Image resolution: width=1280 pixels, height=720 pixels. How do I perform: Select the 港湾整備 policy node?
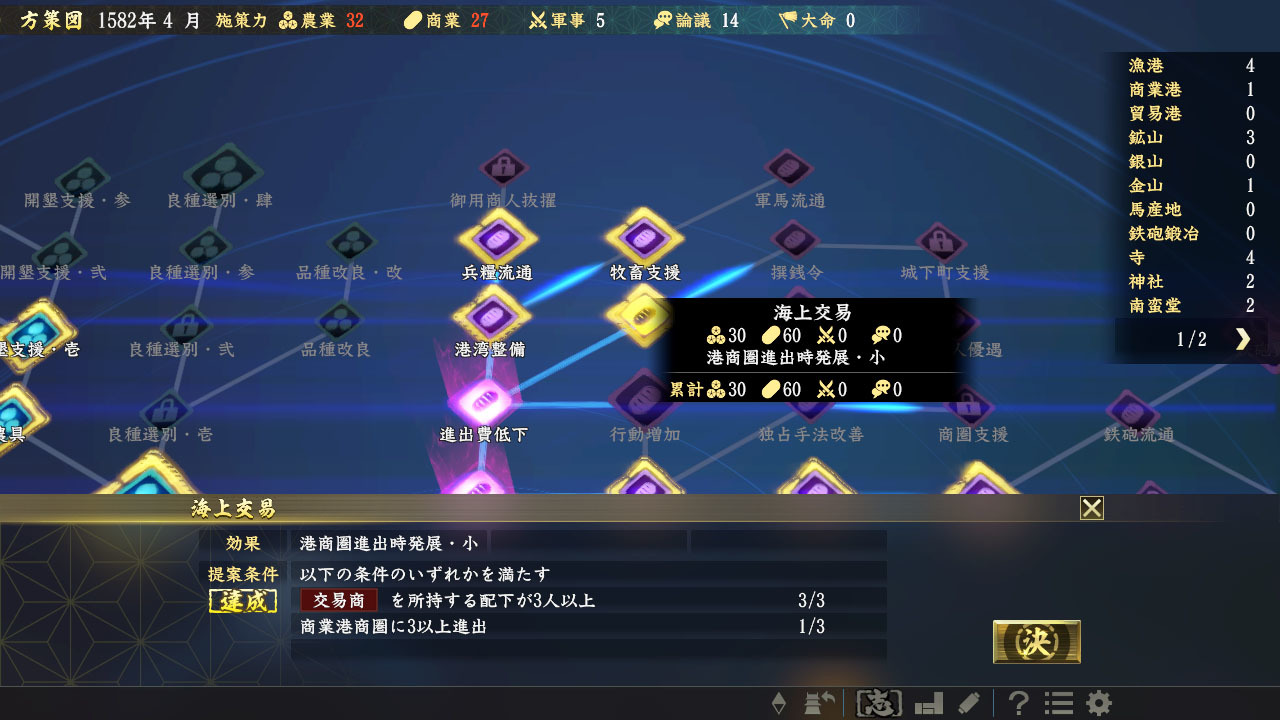pos(490,317)
